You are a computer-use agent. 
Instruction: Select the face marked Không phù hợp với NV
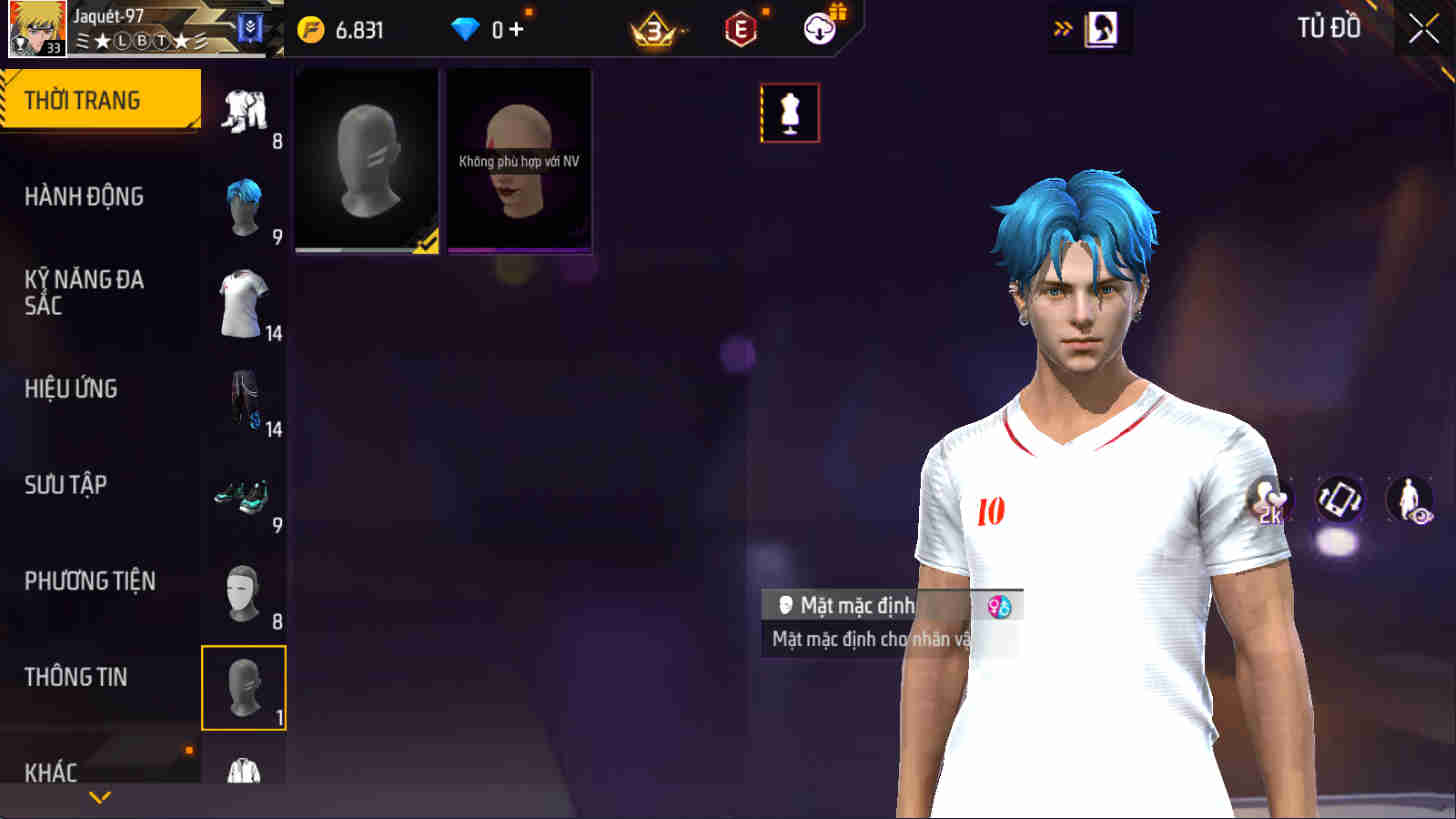[x=518, y=160]
